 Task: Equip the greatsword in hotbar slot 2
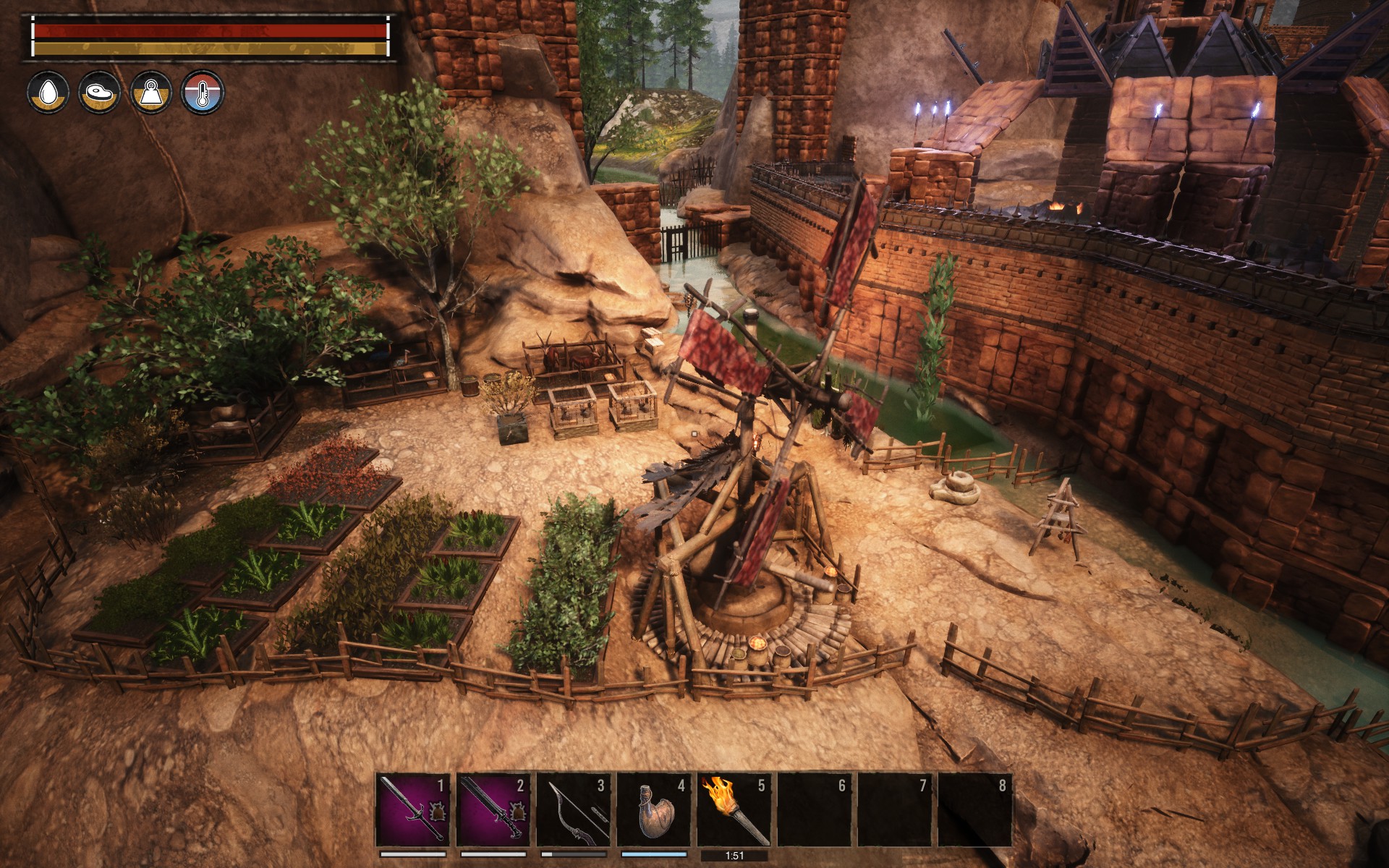point(493,809)
